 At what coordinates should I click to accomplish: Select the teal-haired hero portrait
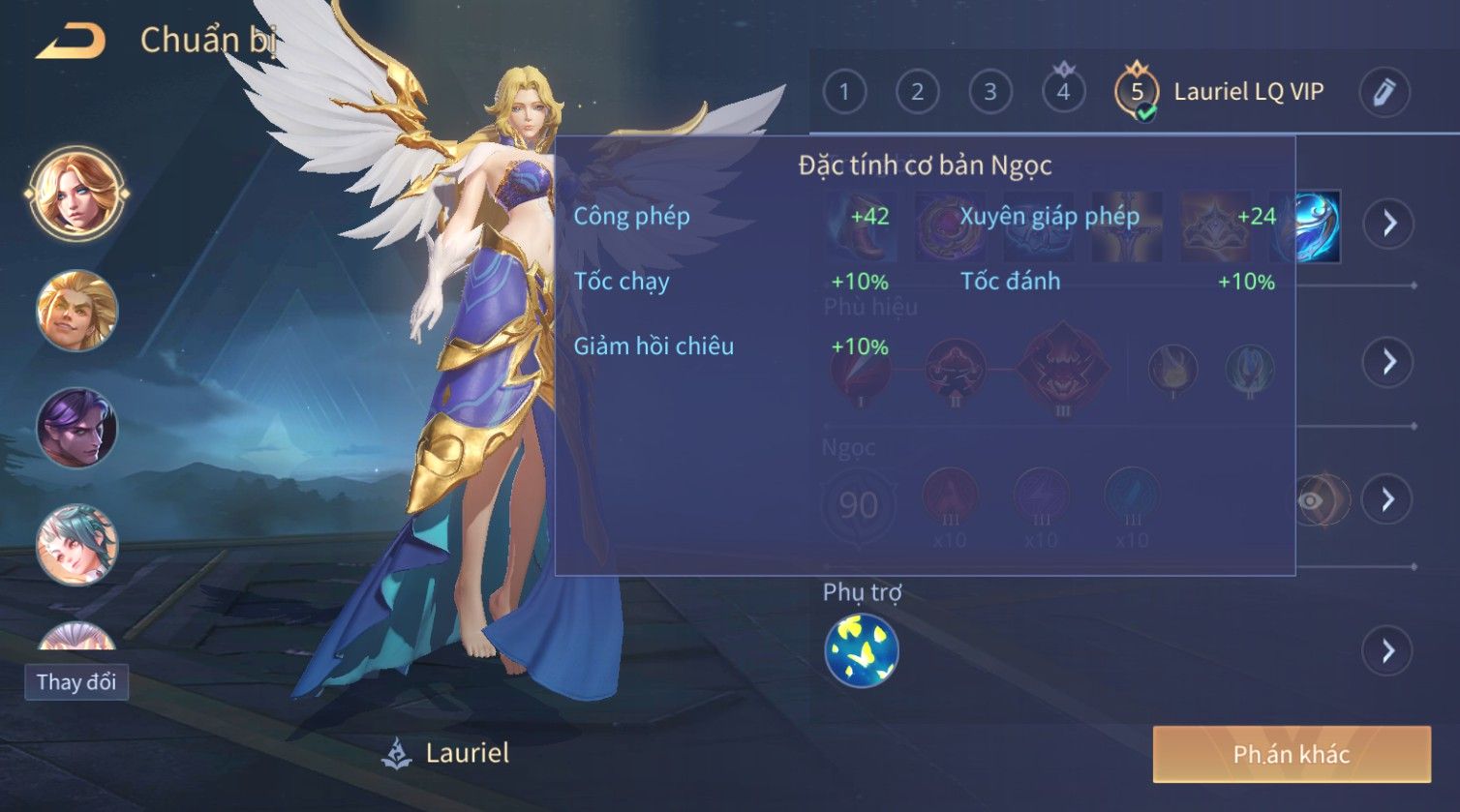(x=76, y=545)
